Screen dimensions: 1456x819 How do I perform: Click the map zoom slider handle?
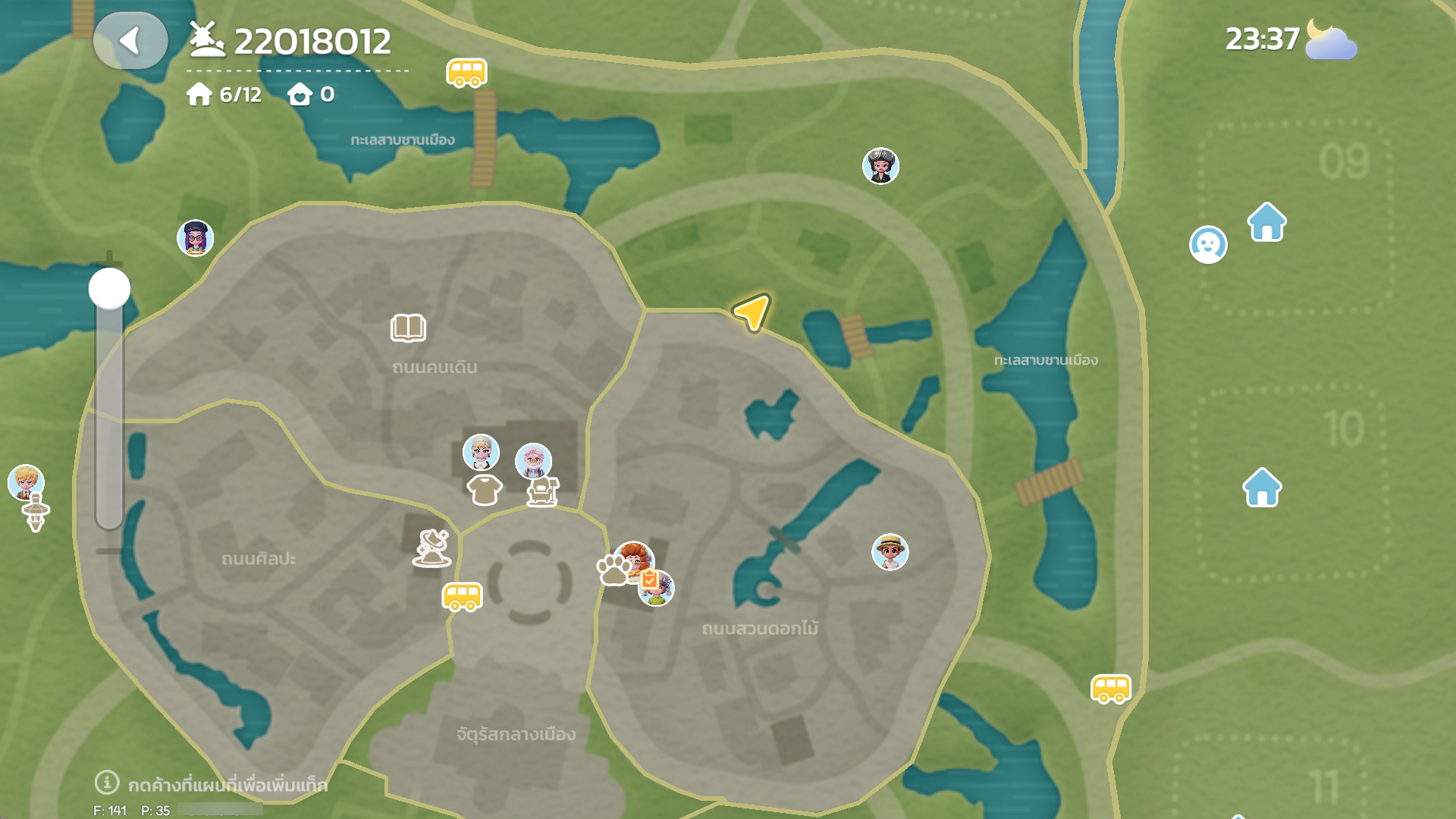pyautogui.click(x=110, y=288)
